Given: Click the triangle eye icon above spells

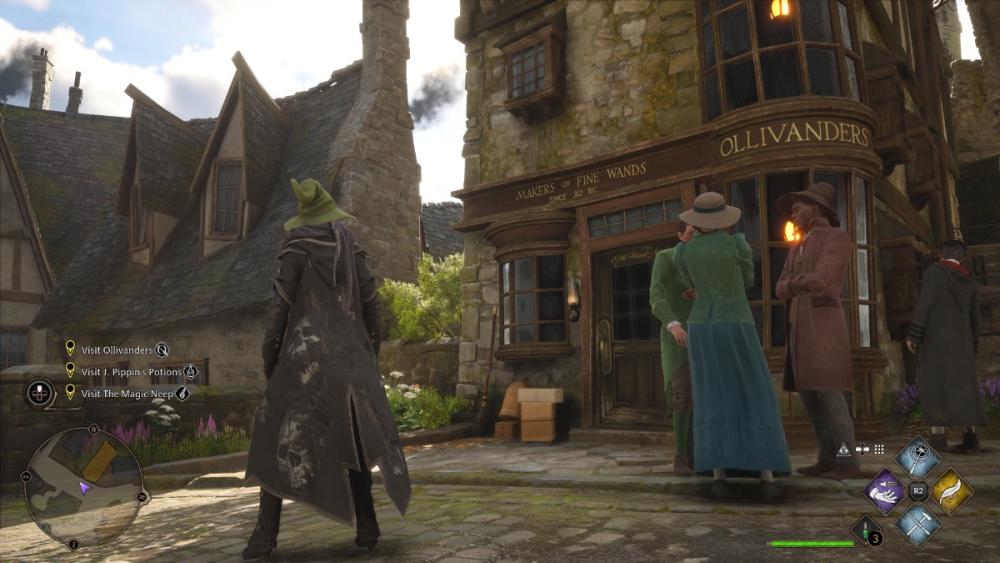Looking at the screenshot, I should click(844, 450).
